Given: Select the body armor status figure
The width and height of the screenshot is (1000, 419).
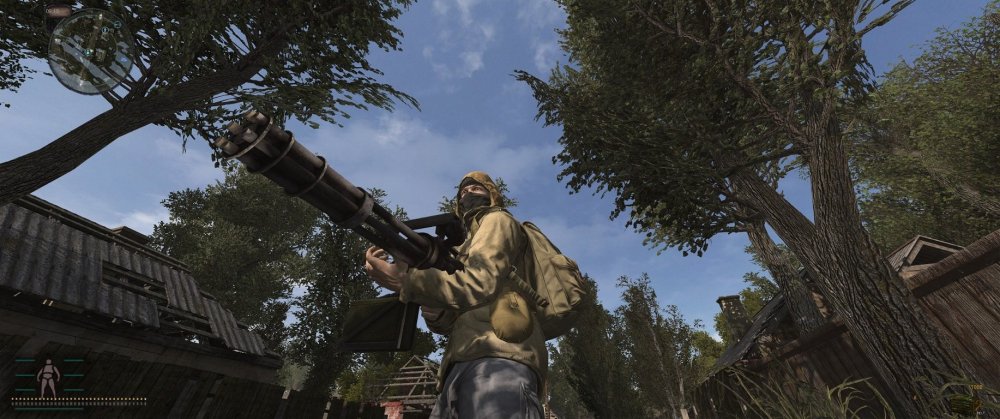Looking at the screenshot, I should 48,377.
